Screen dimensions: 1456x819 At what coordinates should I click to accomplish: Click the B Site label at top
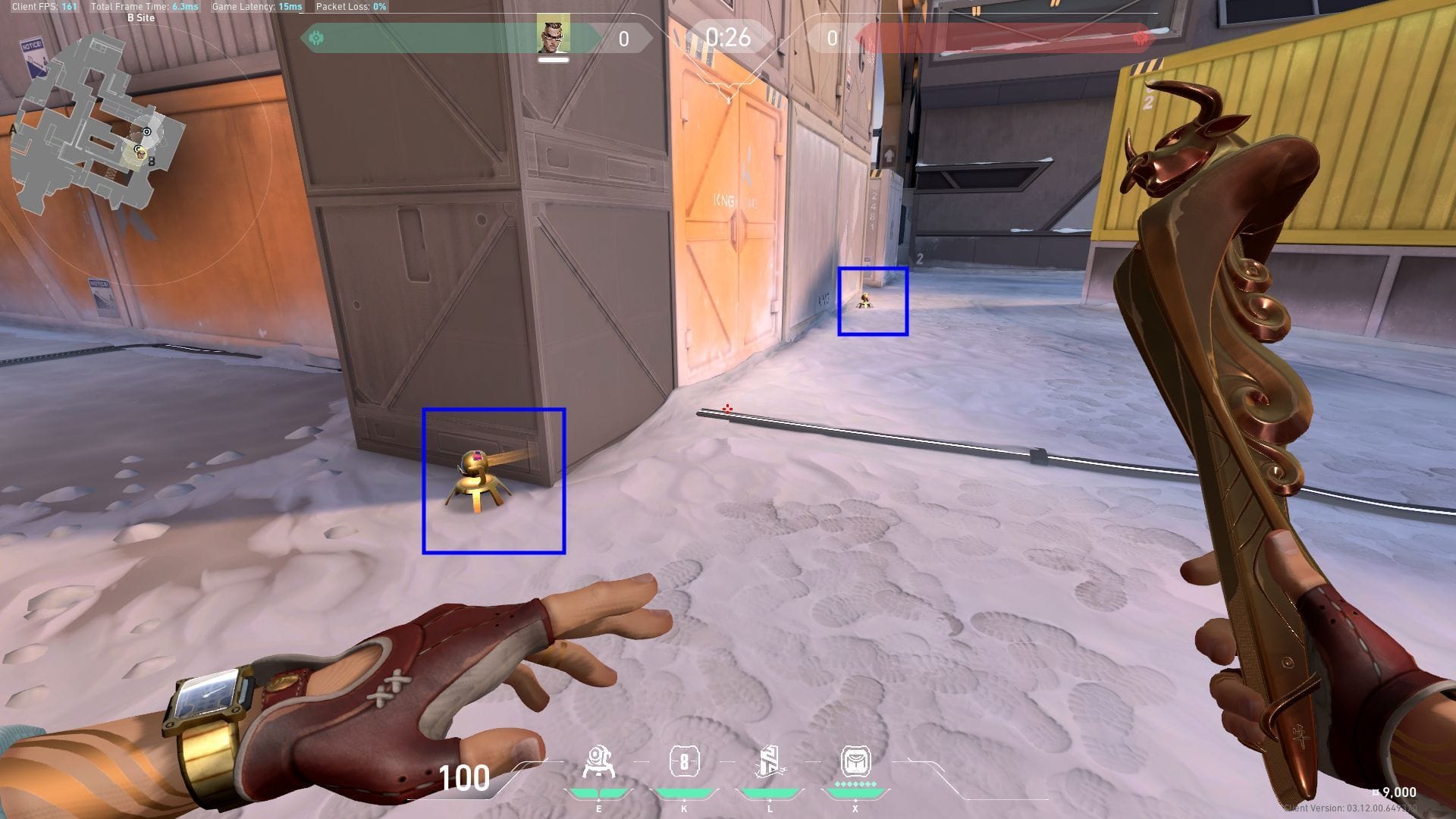point(141,17)
